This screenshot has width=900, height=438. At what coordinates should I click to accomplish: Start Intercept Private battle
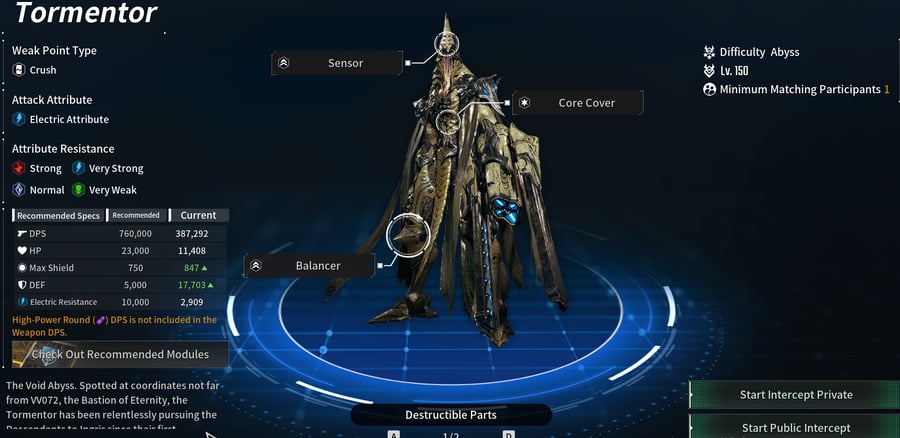tap(795, 394)
